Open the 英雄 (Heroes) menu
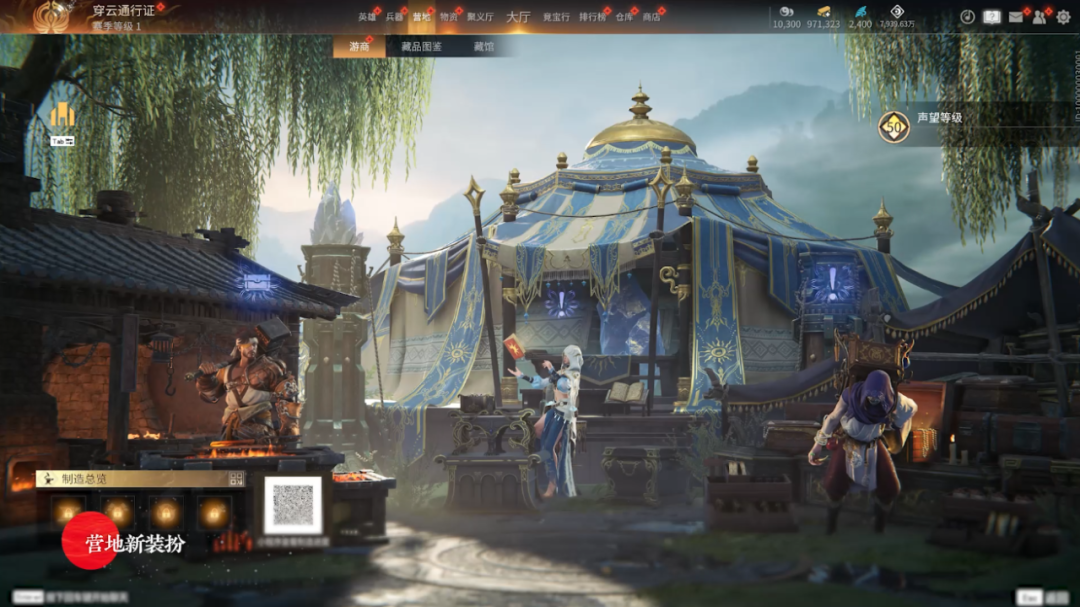Viewport: 1080px width, 607px height. [x=367, y=17]
